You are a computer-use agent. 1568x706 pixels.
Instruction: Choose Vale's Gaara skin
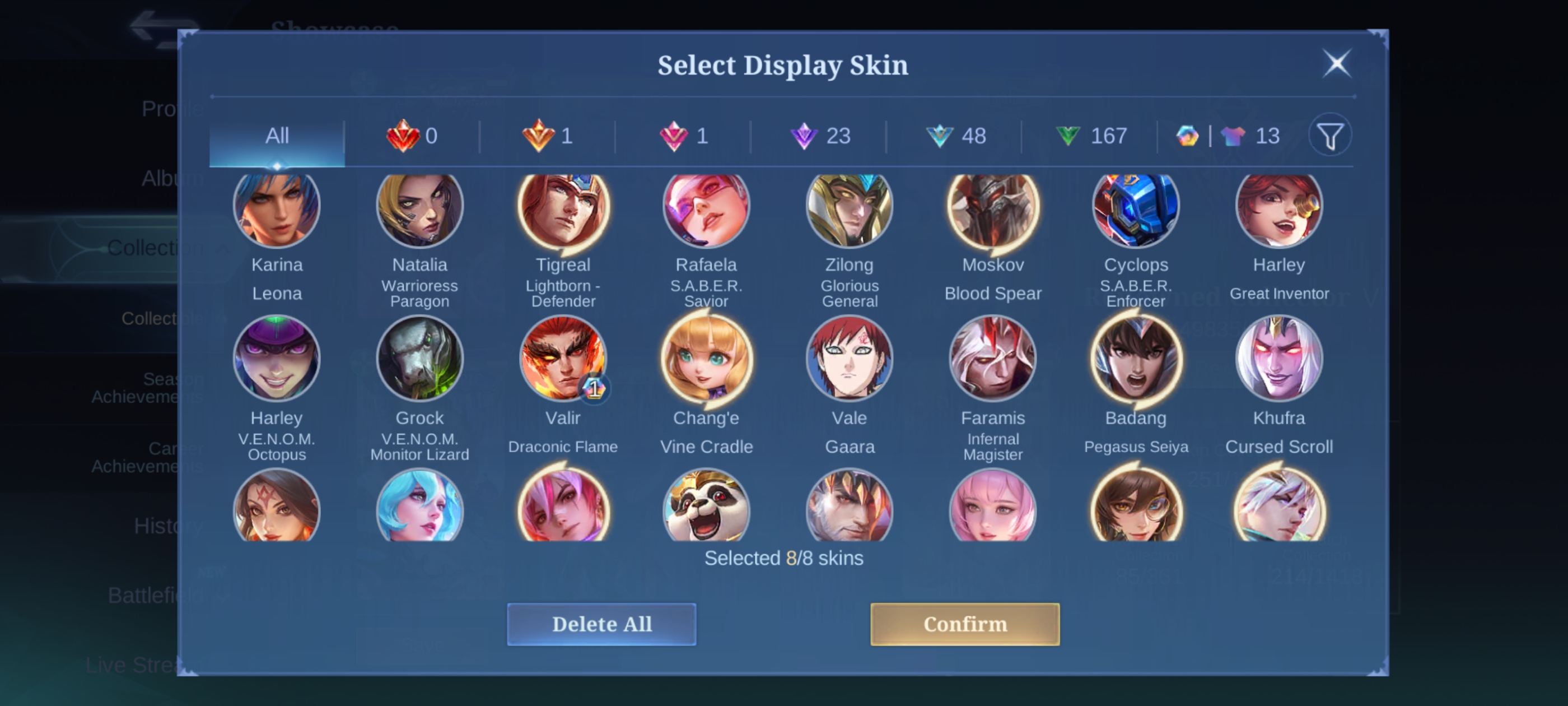(x=849, y=359)
